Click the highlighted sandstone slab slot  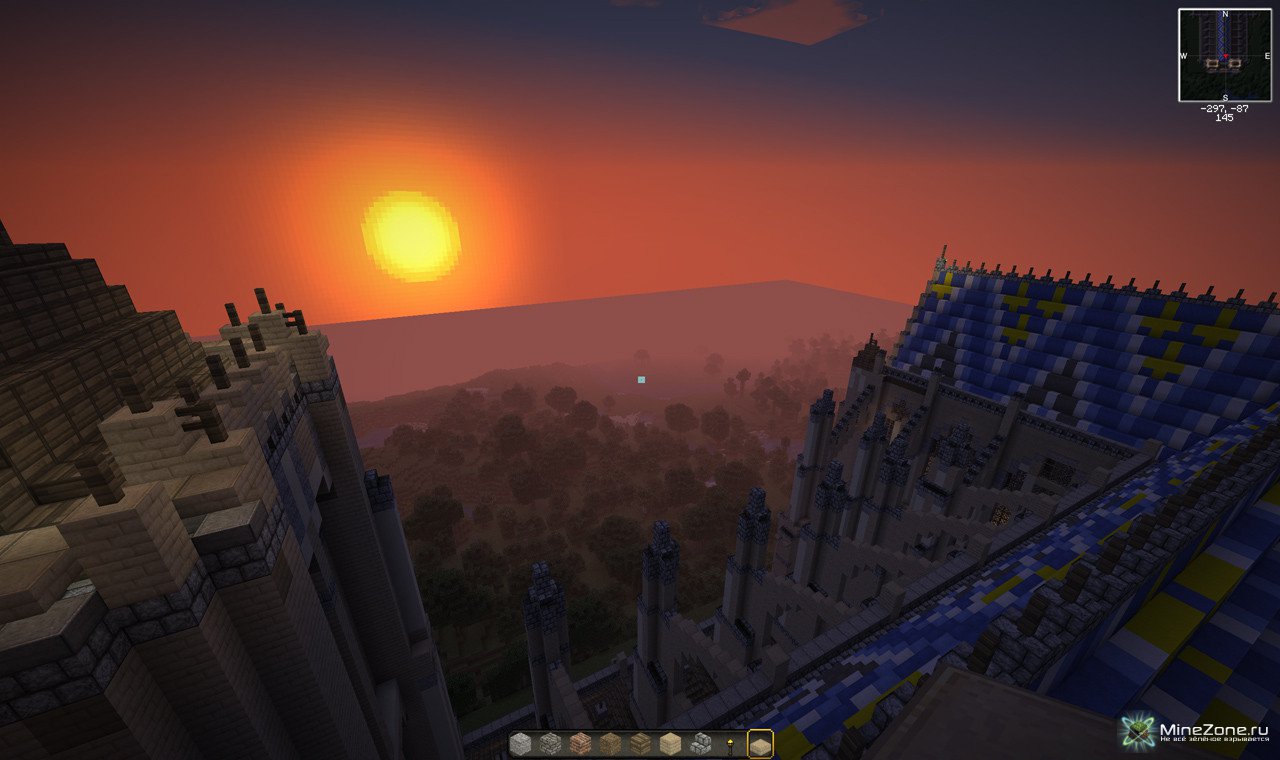(x=760, y=745)
